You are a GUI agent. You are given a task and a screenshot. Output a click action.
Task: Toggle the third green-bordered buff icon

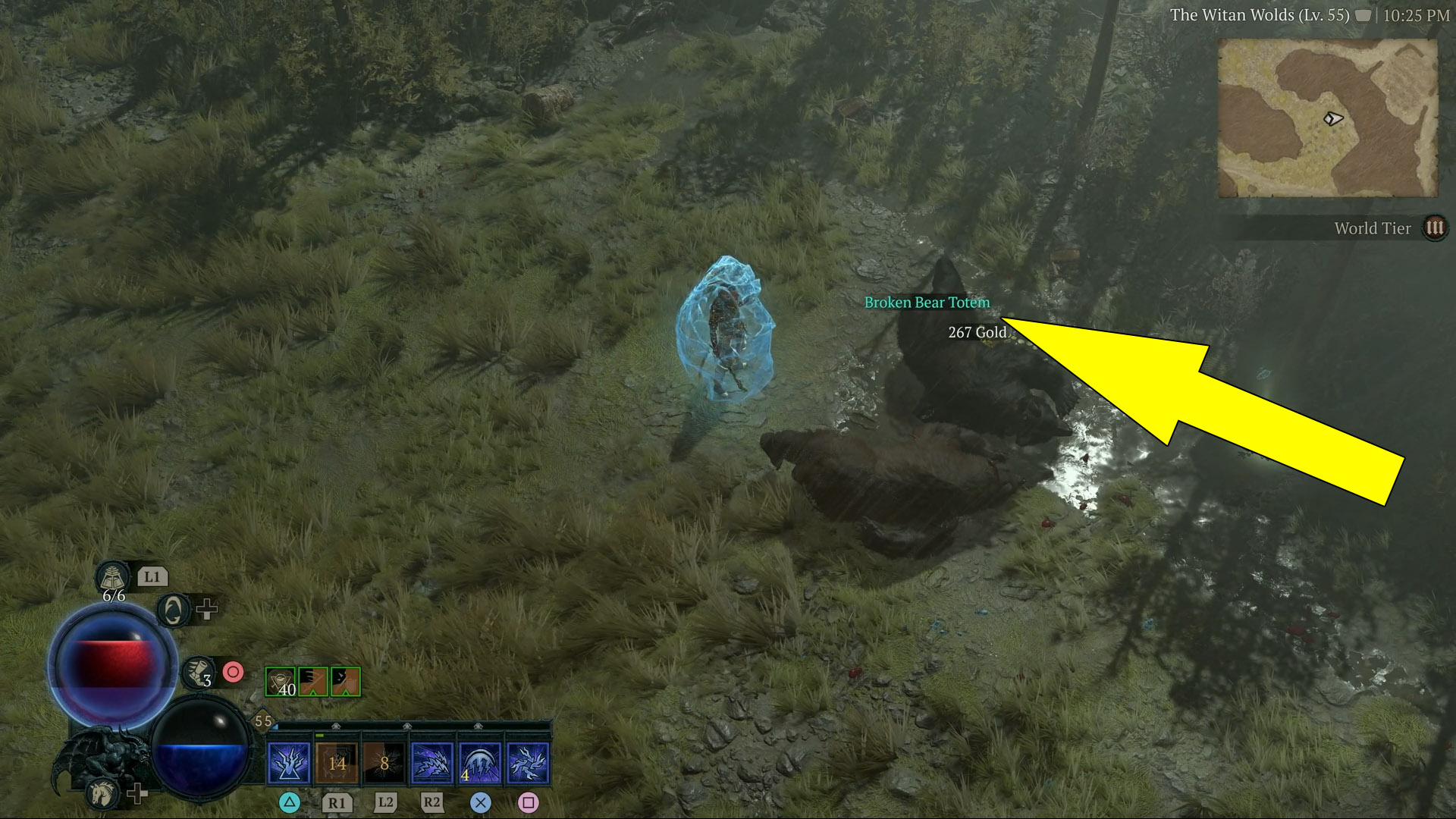(x=346, y=682)
